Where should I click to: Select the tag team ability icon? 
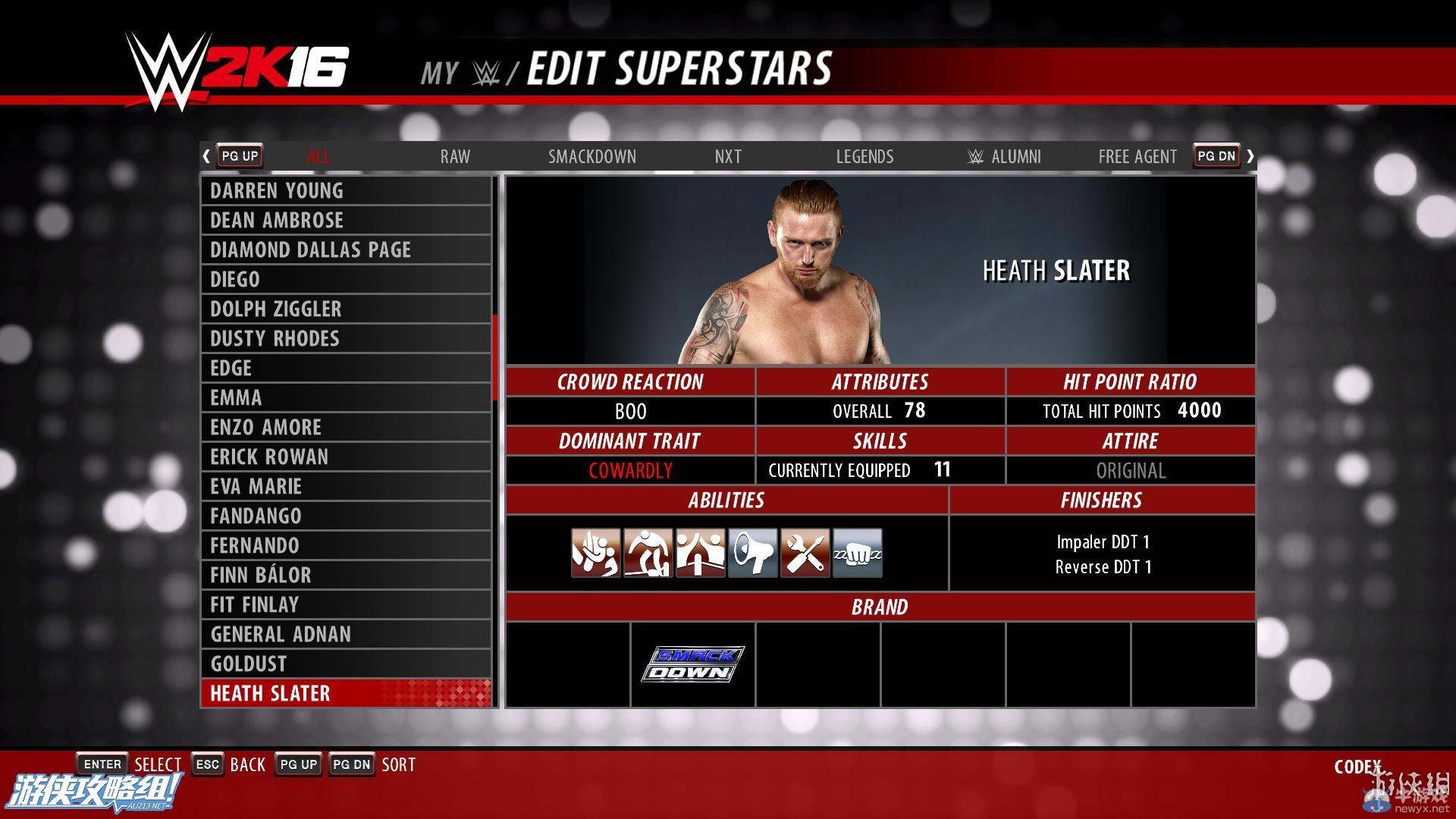point(699,553)
